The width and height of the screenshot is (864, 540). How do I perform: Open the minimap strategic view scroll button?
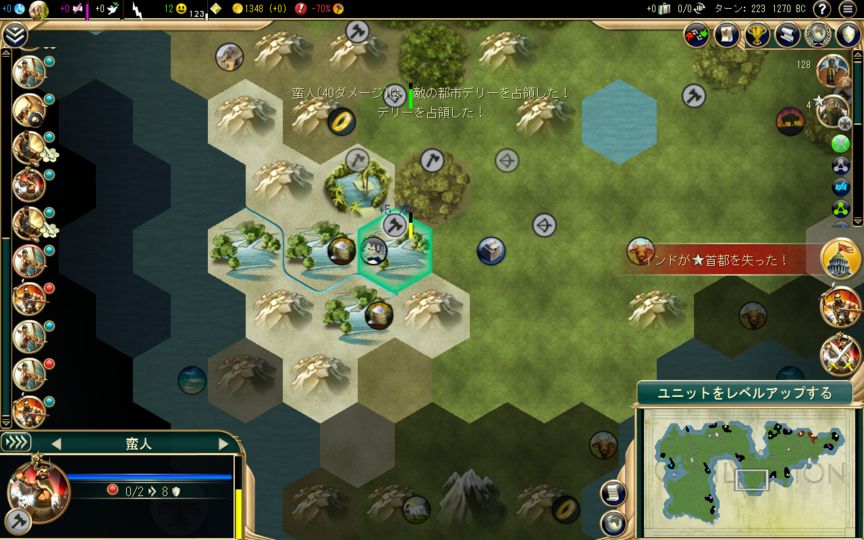(611, 493)
